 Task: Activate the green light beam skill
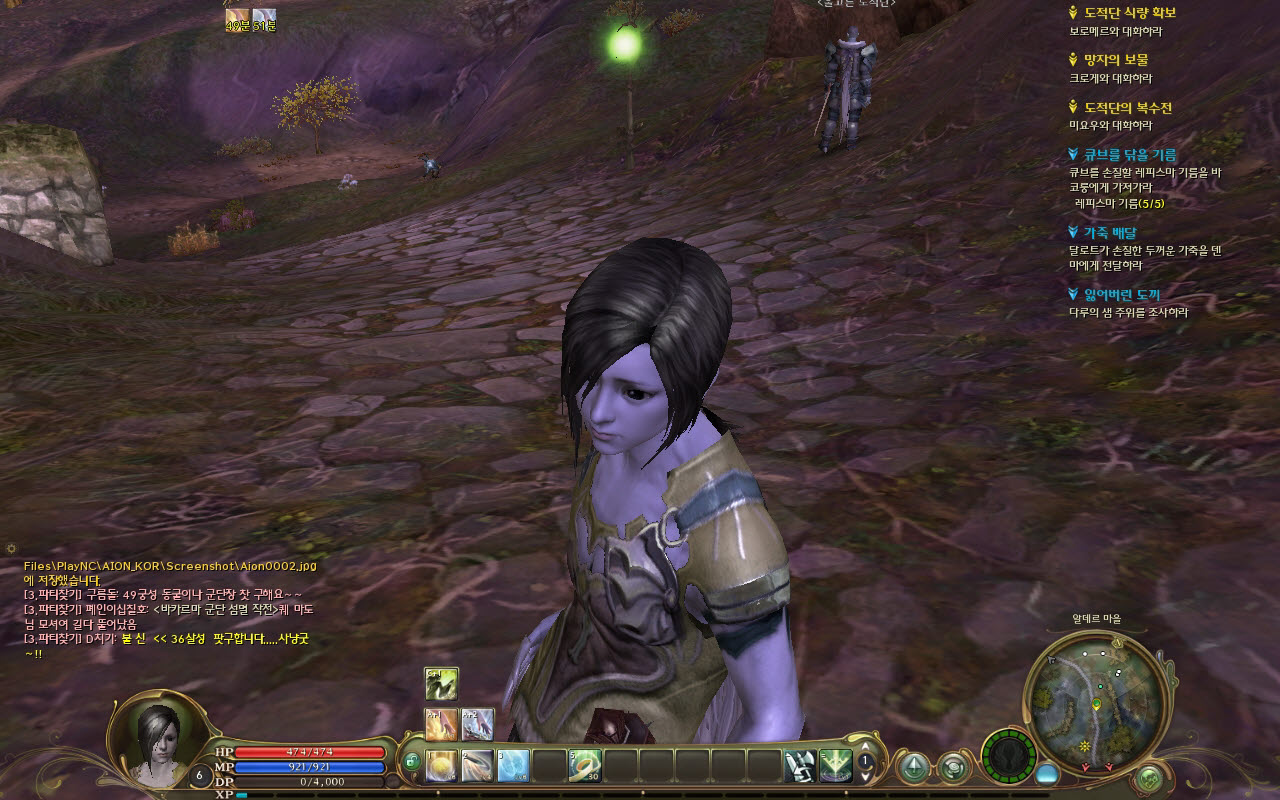coord(835,766)
